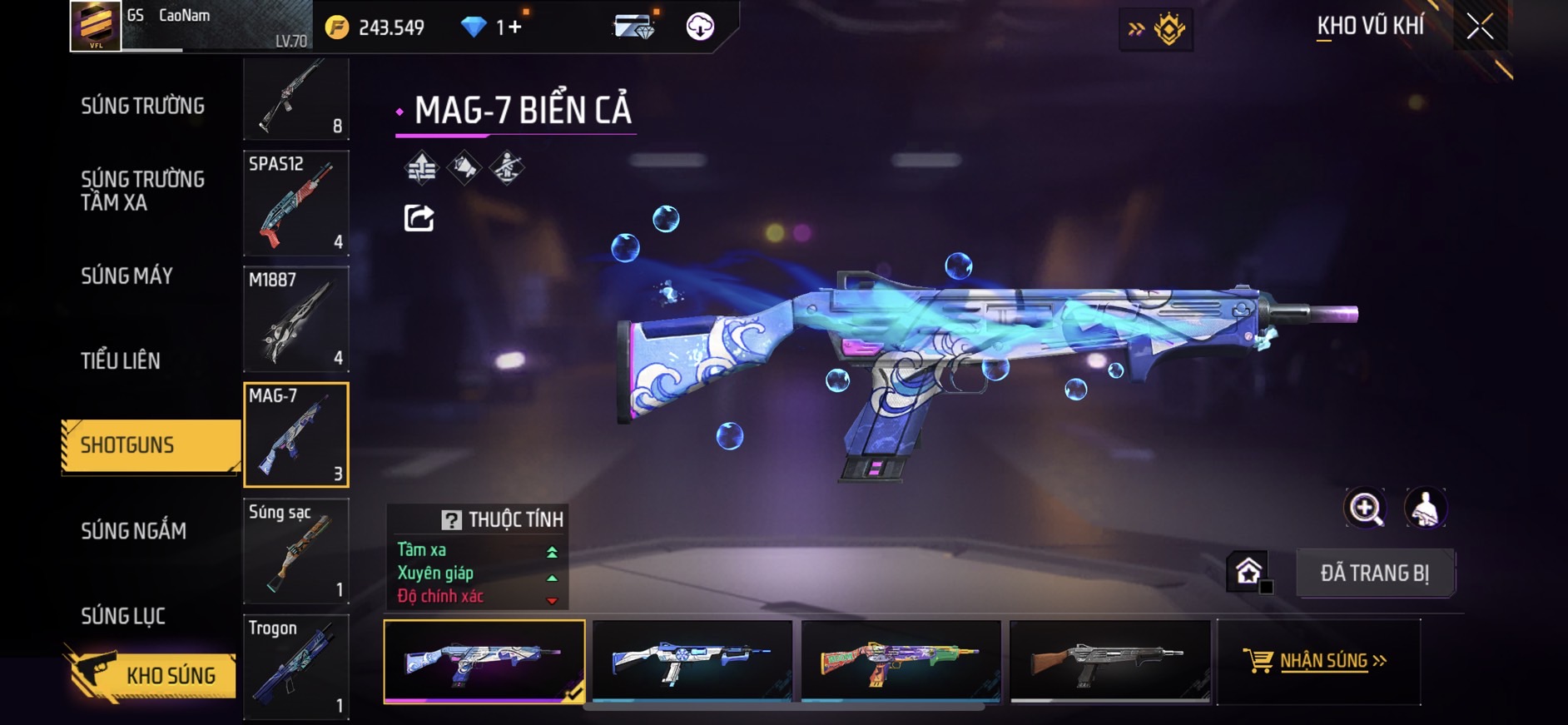Open Thuộc Tính help question mark
The height and width of the screenshot is (725, 1568).
click(451, 520)
